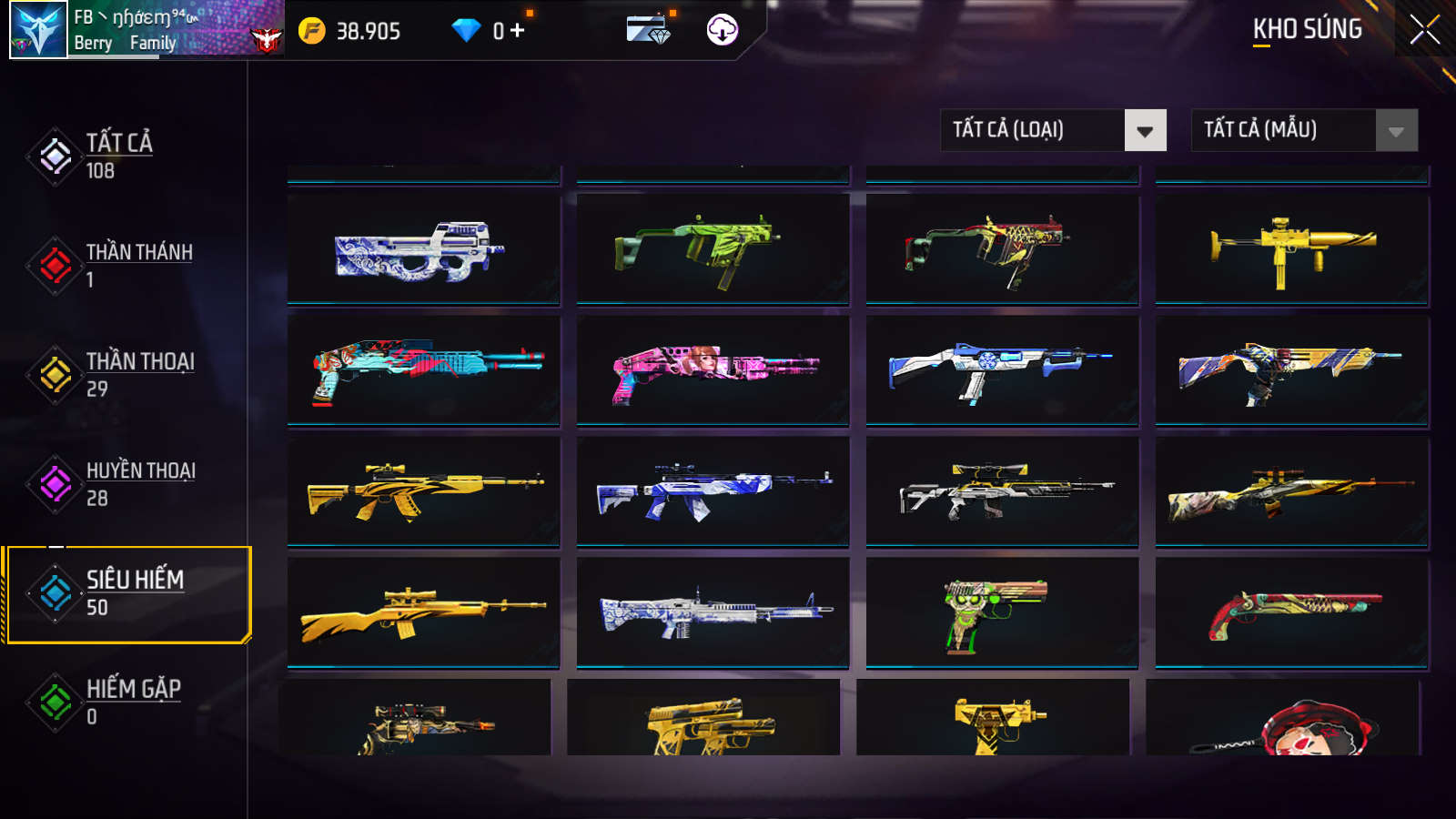Add diamonds with the plus button
This screenshot has width=1456, height=819.
[518, 31]
